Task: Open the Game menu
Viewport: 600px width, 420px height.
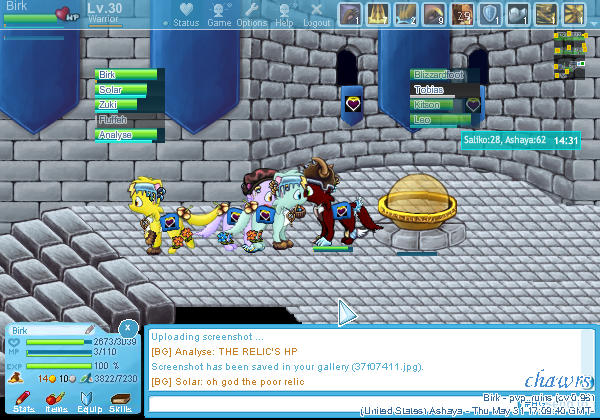Action: click(219, 15)
